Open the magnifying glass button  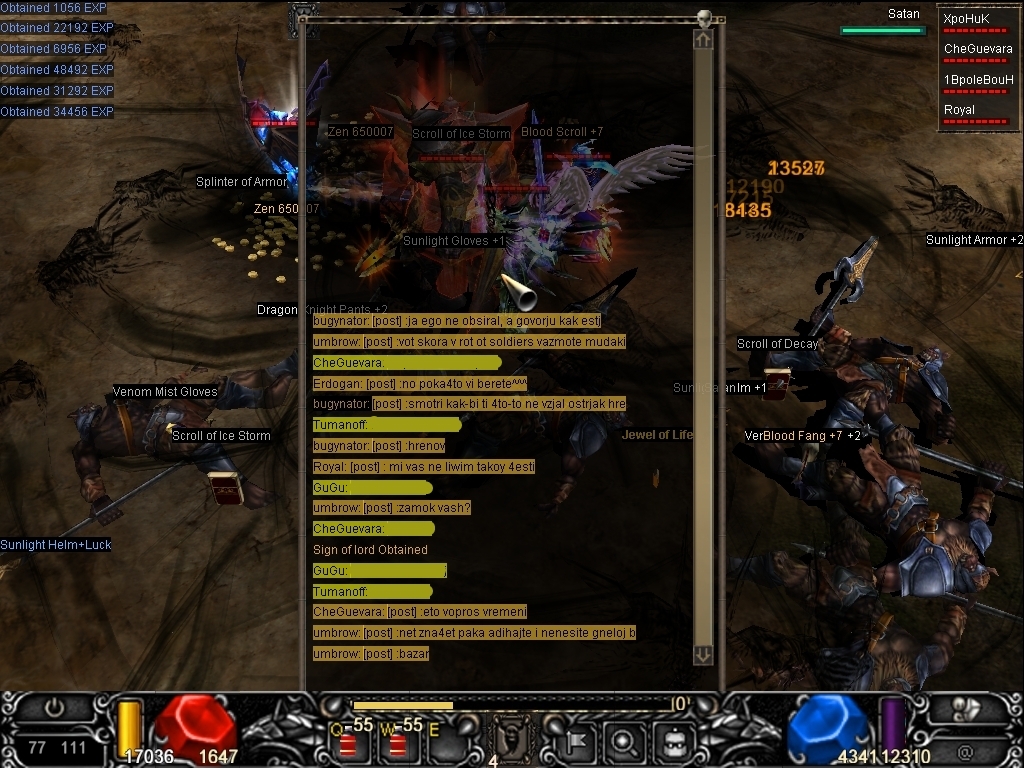pos(624,742)
